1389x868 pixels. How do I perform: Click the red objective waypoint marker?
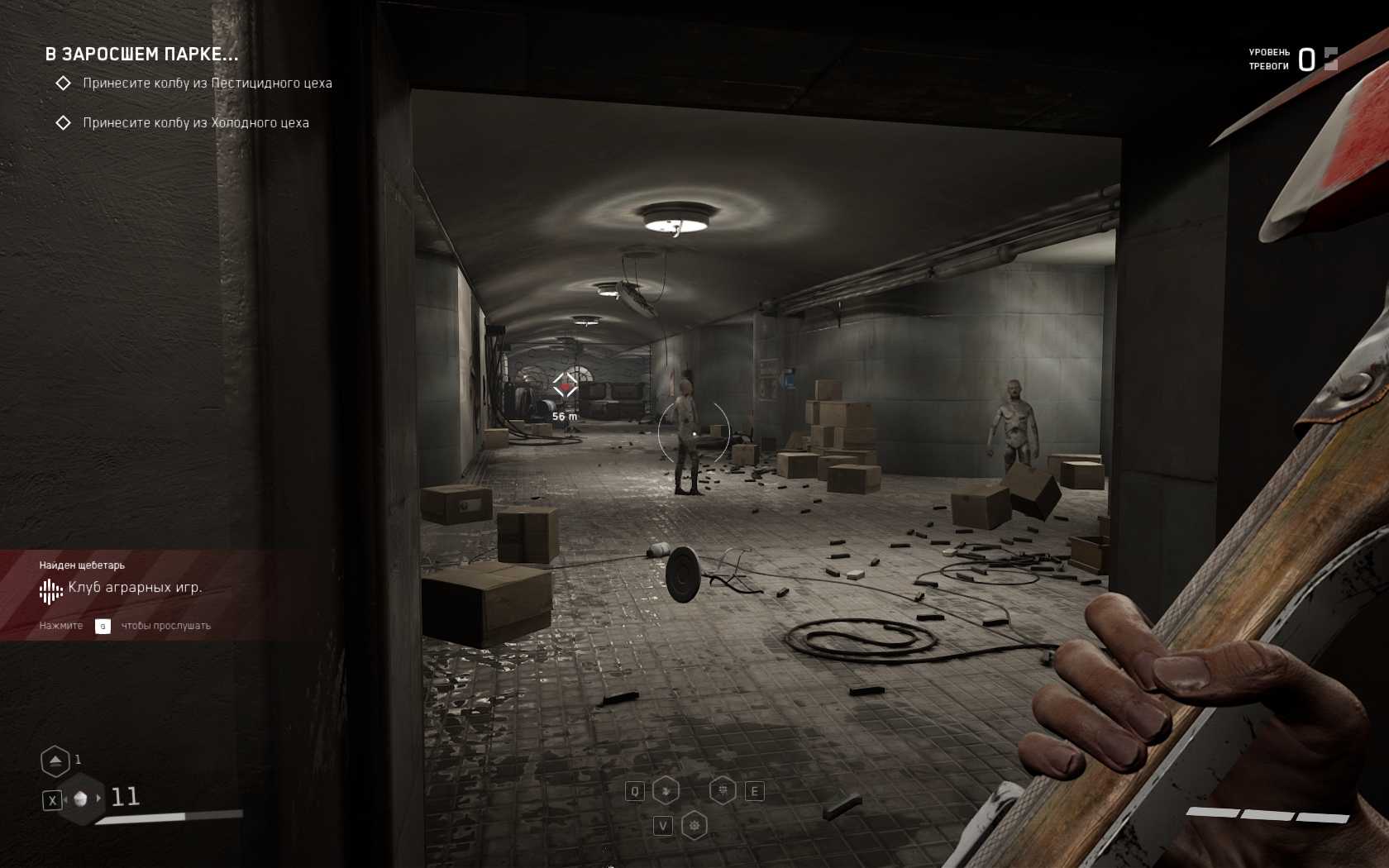[565, 385]
